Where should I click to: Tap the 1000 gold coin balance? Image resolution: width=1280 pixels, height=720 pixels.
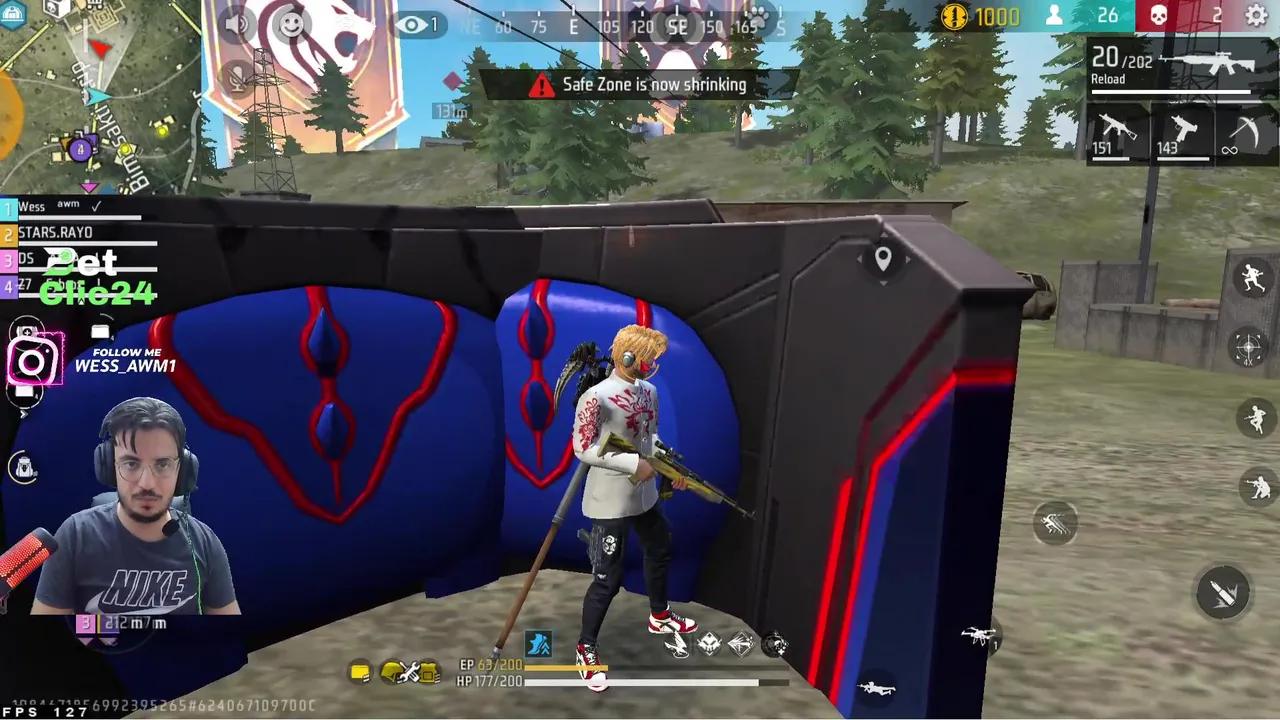pyautogui.click(x=994, y=16)
